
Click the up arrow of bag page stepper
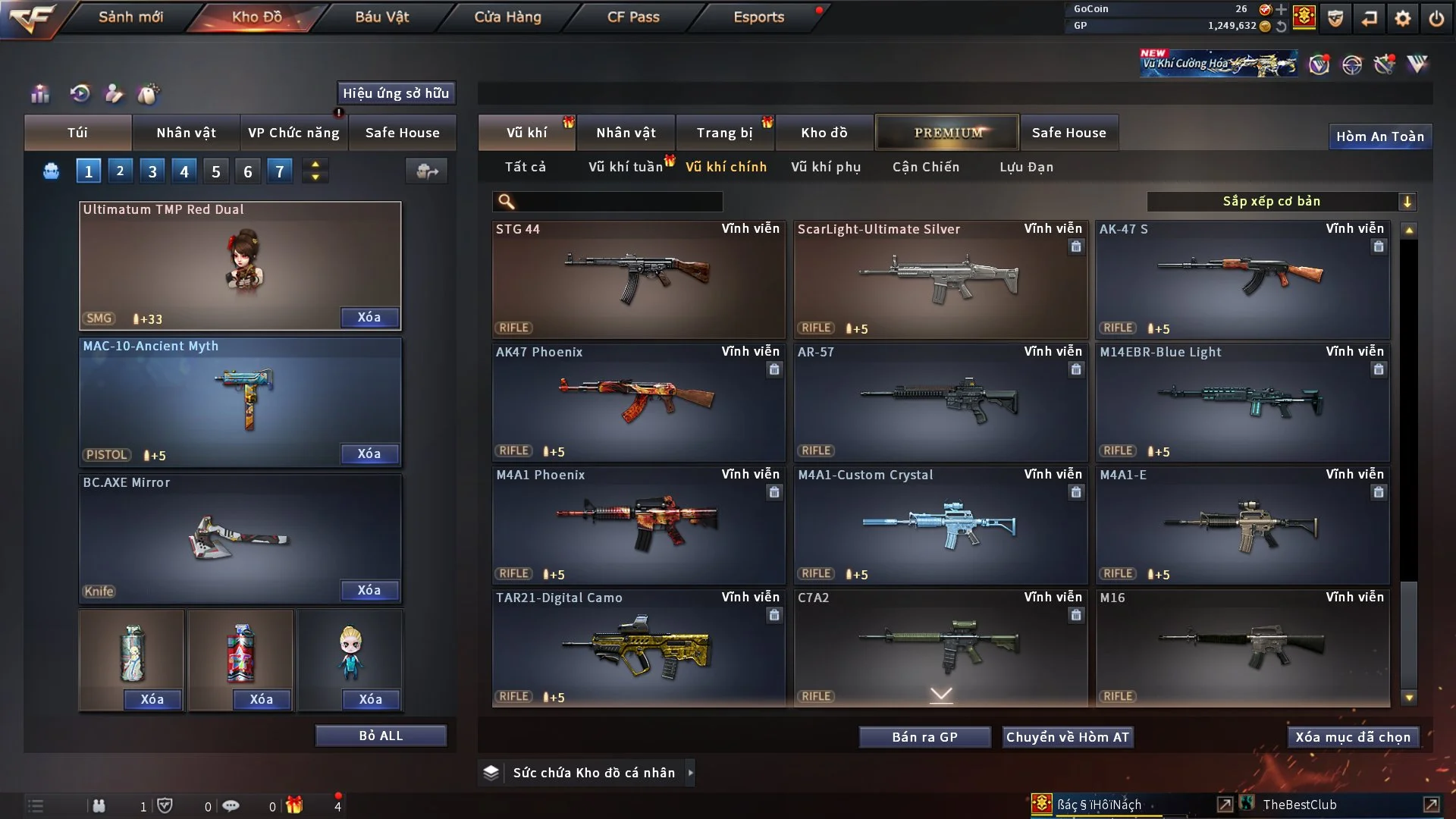pyautogui.click(x=315, y=165)
